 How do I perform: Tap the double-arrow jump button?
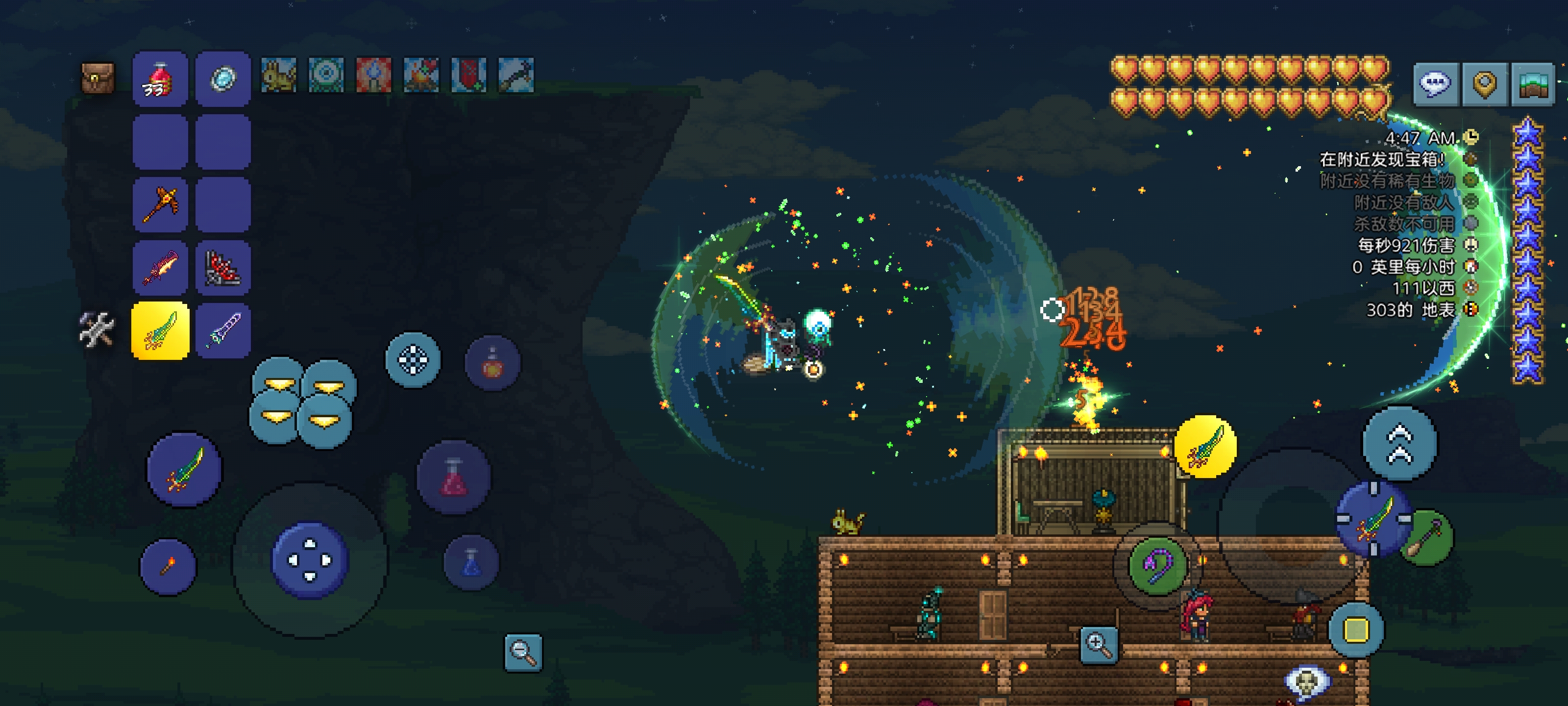click(1399, 444)
